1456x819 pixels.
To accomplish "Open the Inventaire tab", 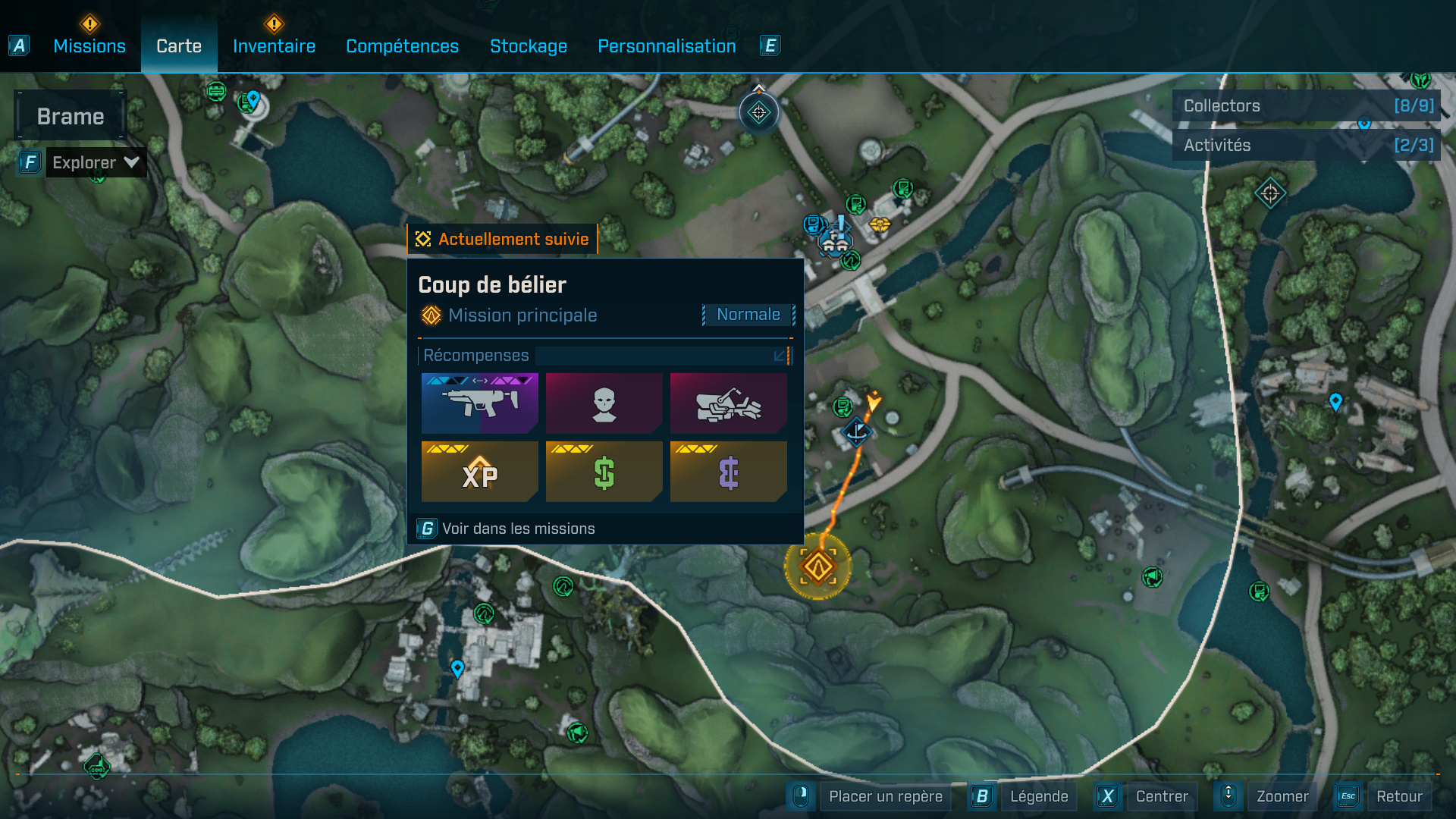I will pyautogui.click(x=274, y=46).
